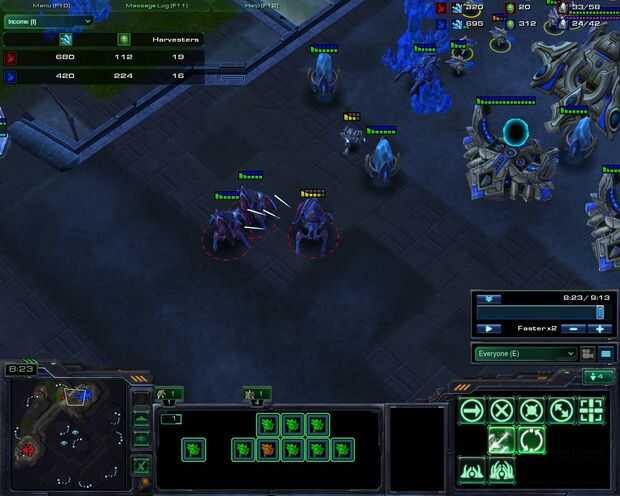
Task: Click the Gather resources command icon
Action: click(501, 439)
